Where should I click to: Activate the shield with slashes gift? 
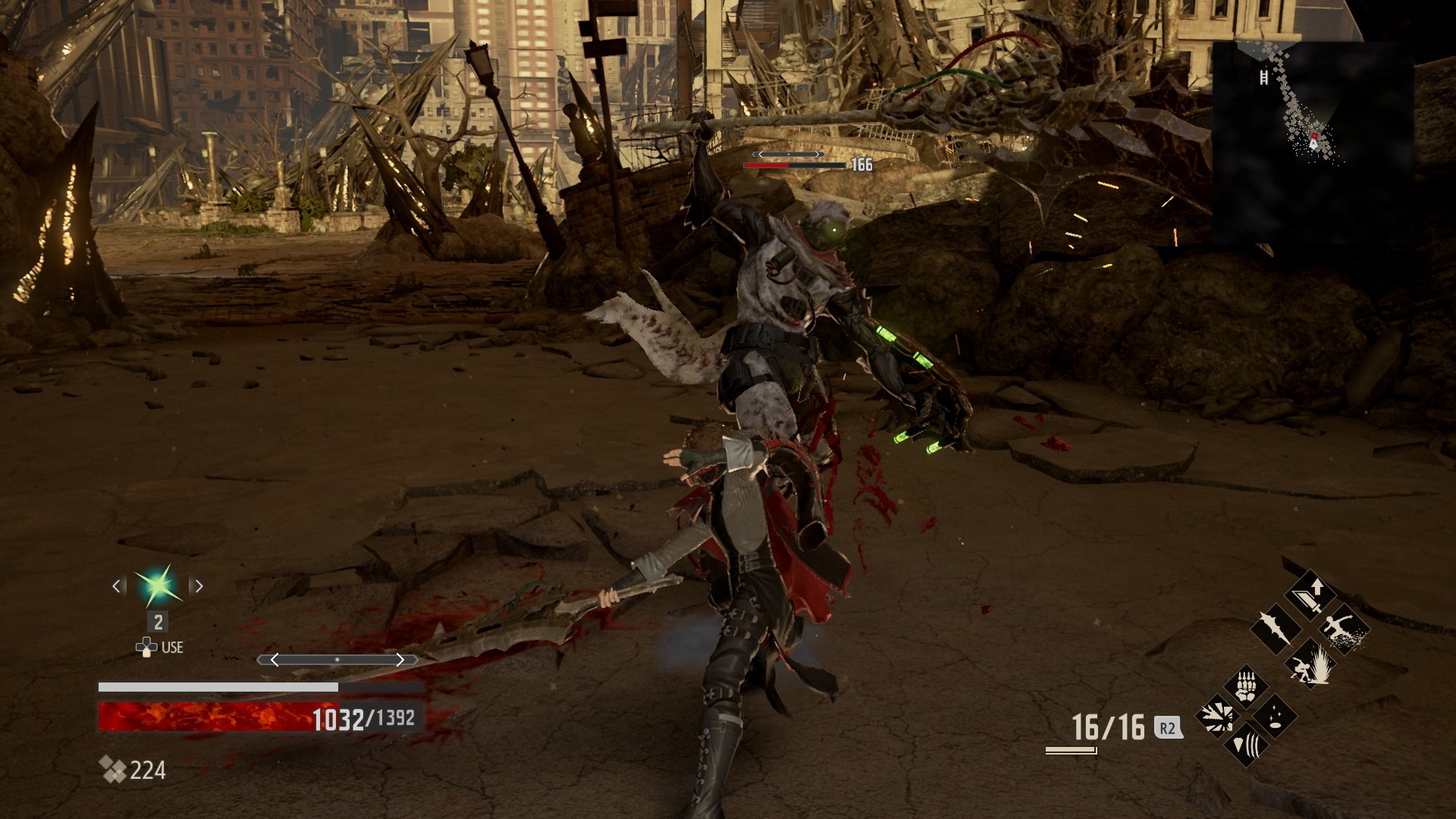tap(1246, 746)
